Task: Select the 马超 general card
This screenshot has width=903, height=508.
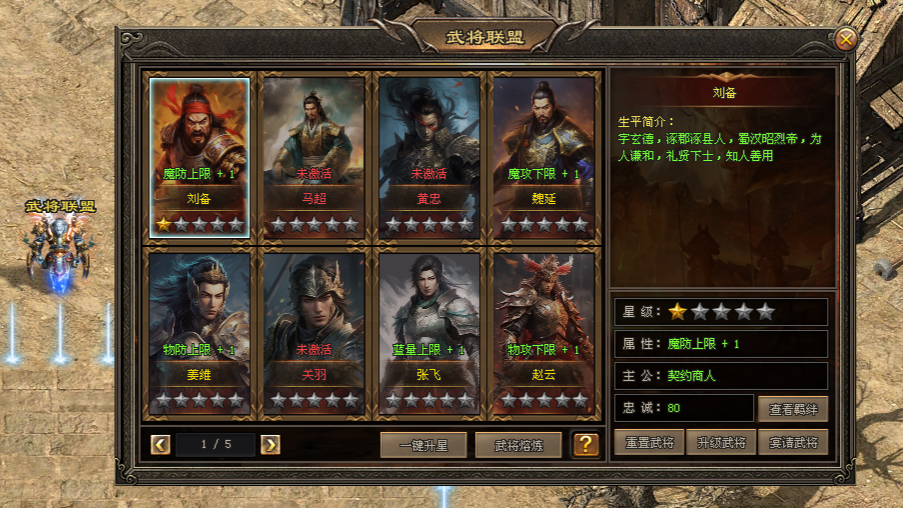Action: [x=314, y=156]
